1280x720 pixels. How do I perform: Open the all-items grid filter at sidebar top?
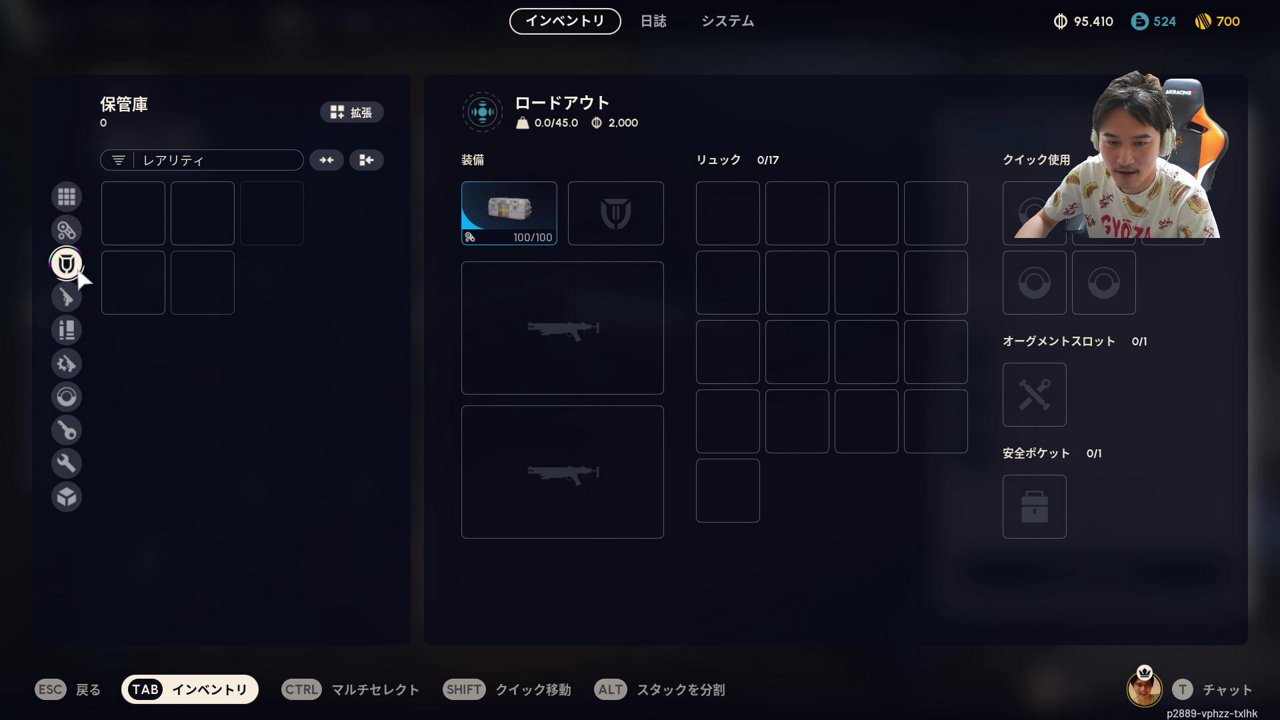point(66,196)
